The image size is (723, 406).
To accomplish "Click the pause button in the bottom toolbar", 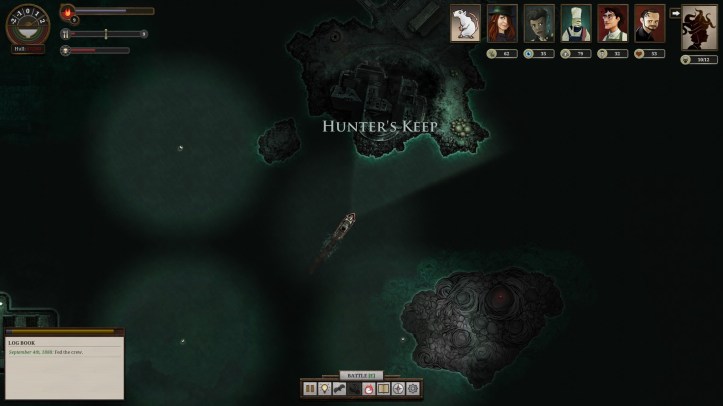I will coord(310,388).
